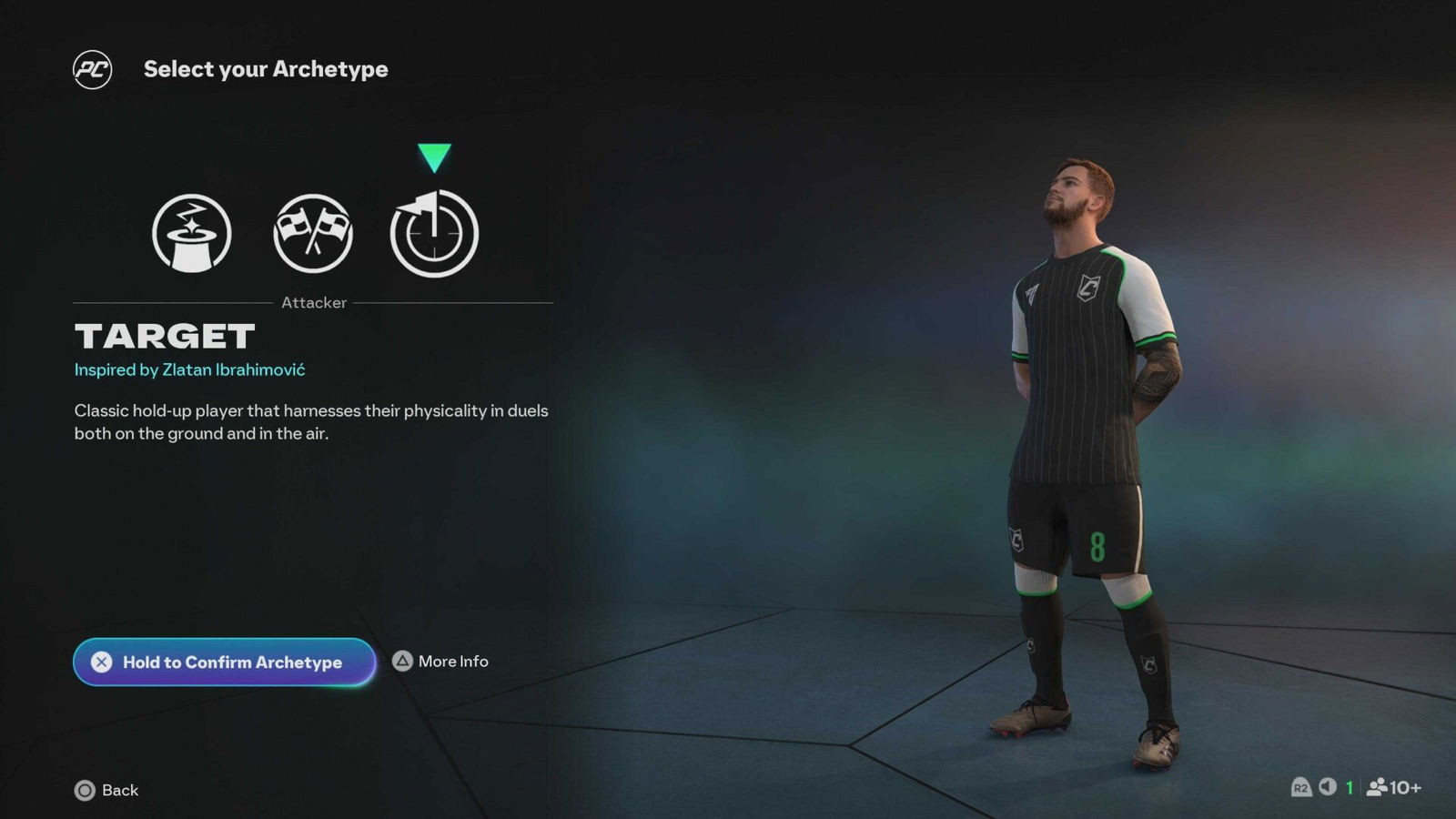Click the X symbol inside the confirm button

pyautogui.click(x=104, y=662)
